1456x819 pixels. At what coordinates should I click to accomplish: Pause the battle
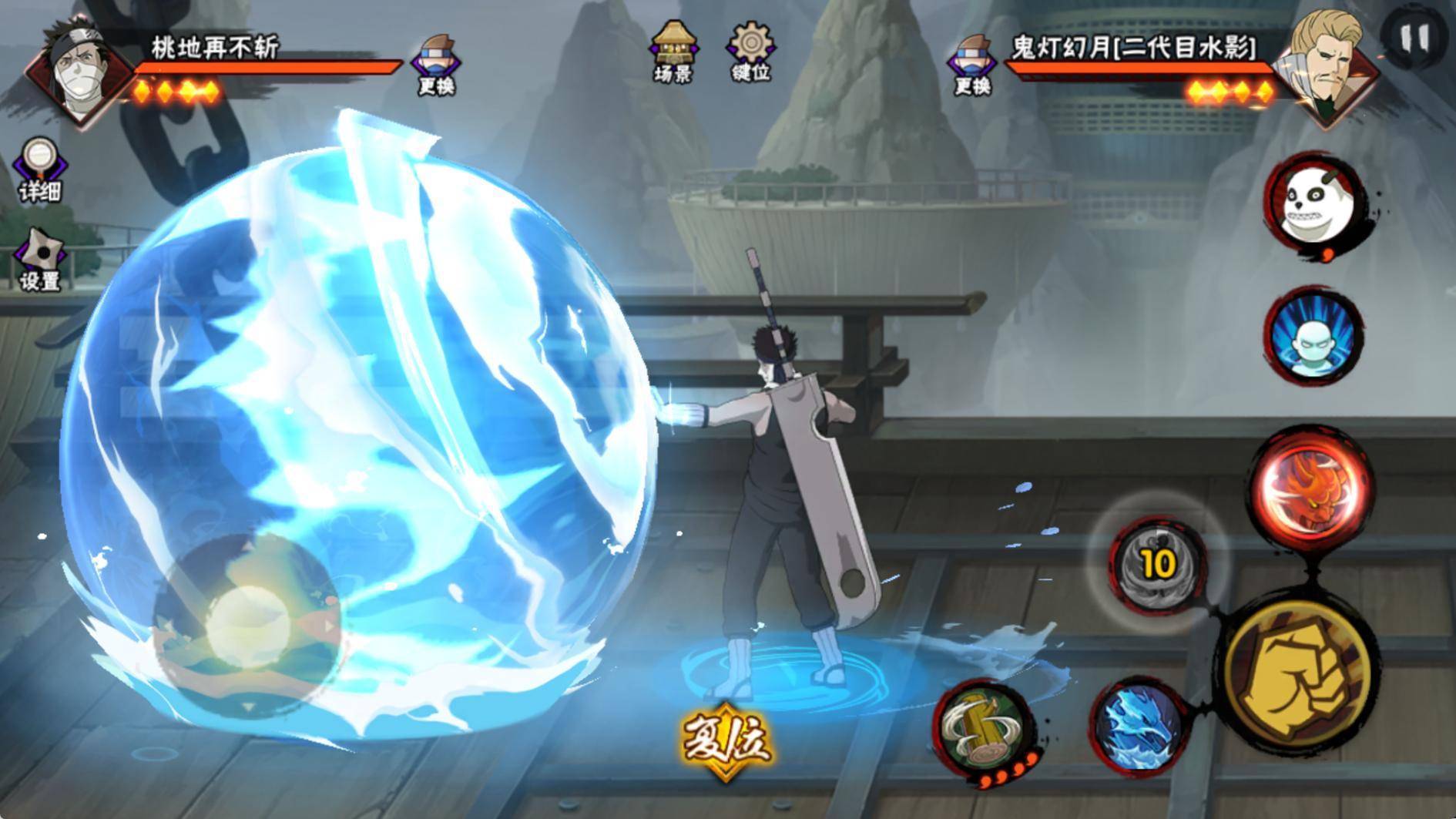[1414, 37]
